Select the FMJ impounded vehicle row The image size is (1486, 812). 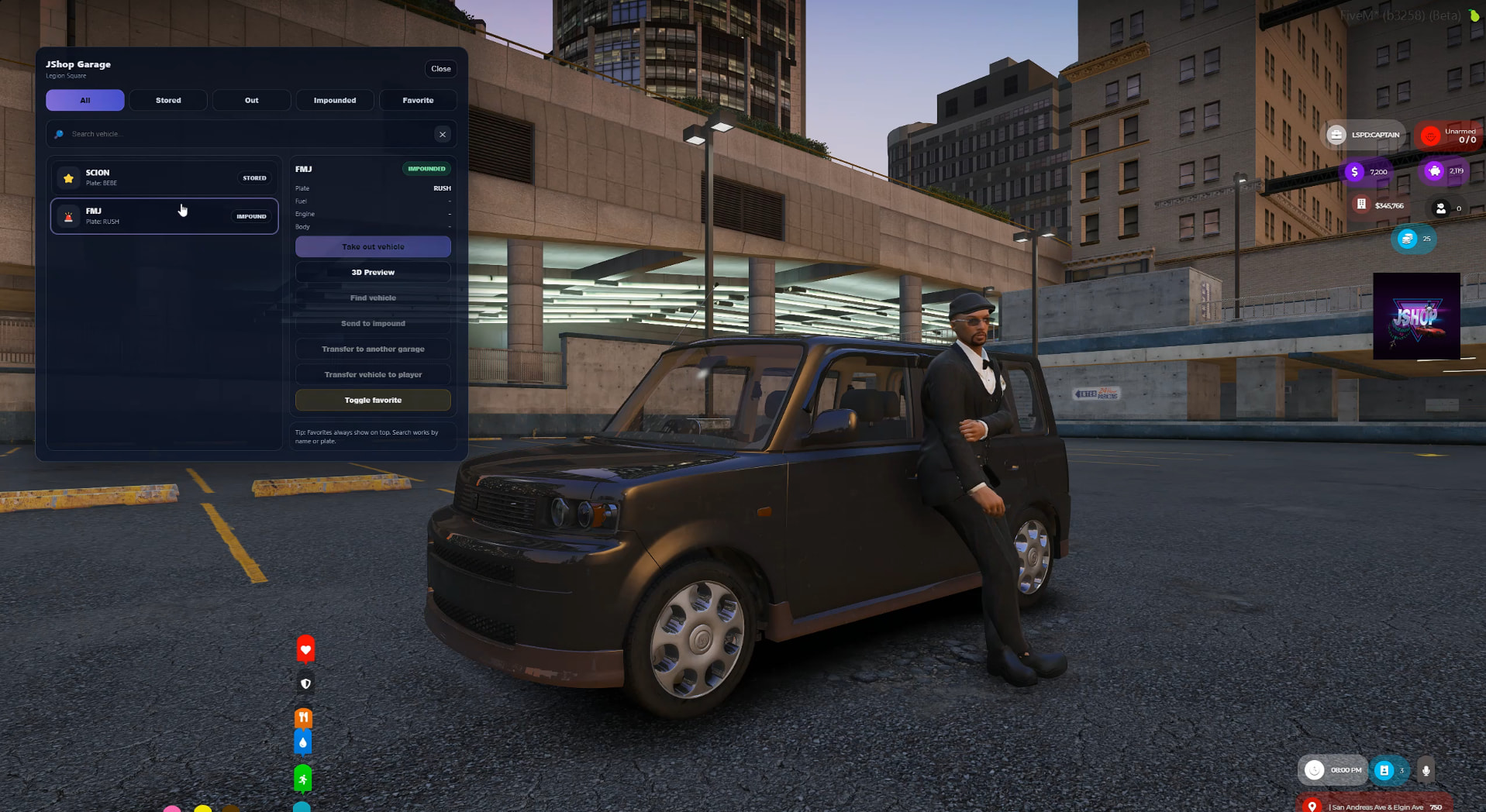(164, 216)
